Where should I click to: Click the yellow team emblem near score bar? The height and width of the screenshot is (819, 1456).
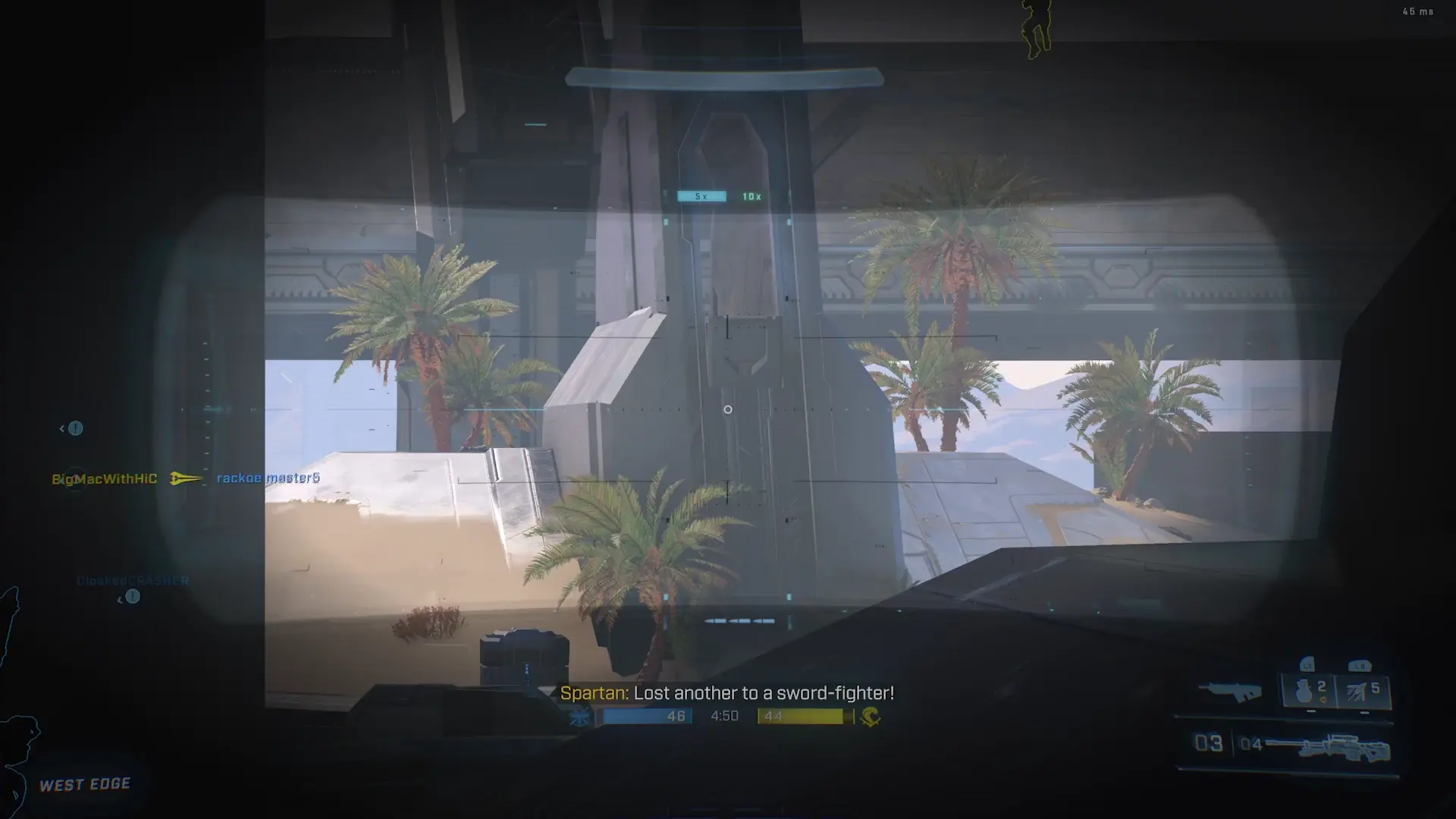[x=871, y=716]
